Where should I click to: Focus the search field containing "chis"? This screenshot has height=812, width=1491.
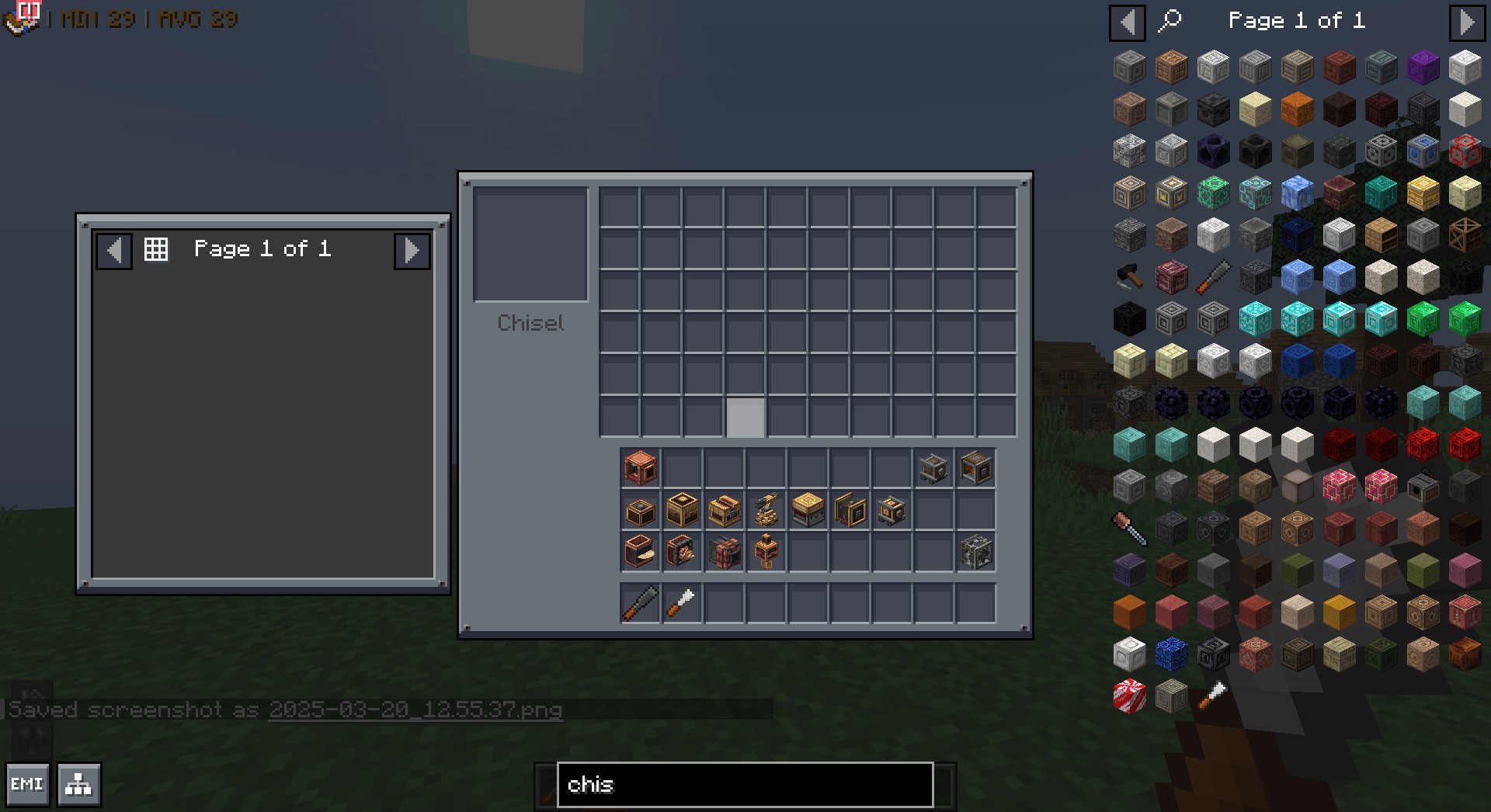click(x=744, y=784)
